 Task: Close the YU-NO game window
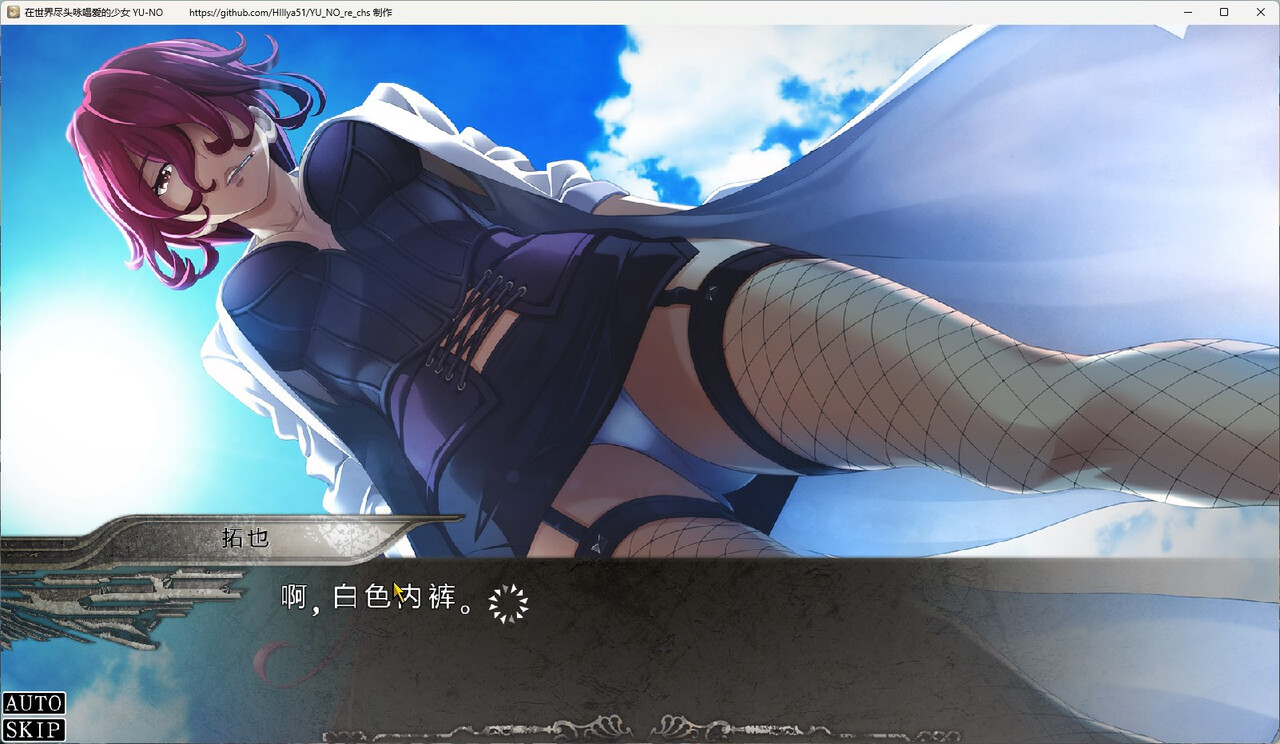(x=1261, y=12)
